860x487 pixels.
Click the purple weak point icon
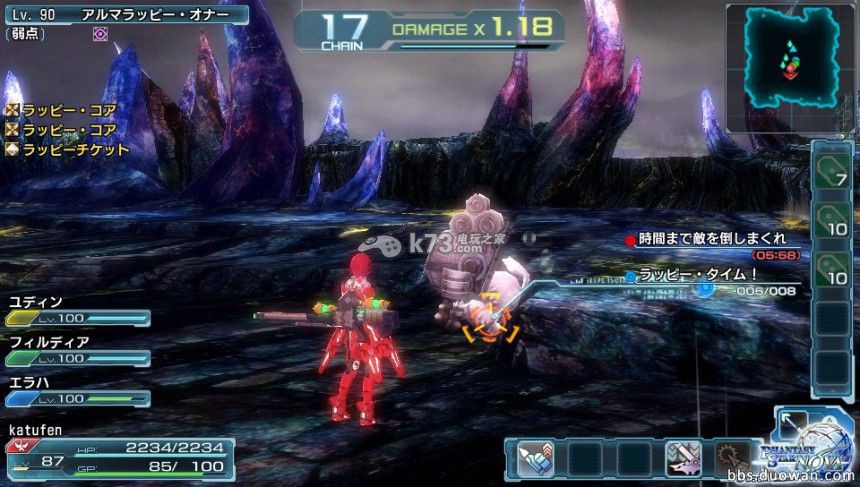[99, 33]
